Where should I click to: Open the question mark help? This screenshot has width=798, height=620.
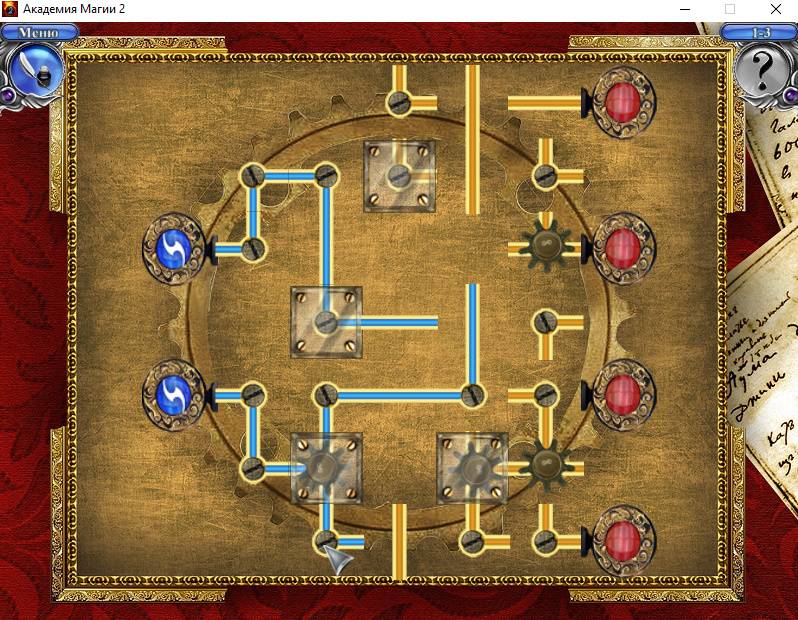click(x=764, y=72)
